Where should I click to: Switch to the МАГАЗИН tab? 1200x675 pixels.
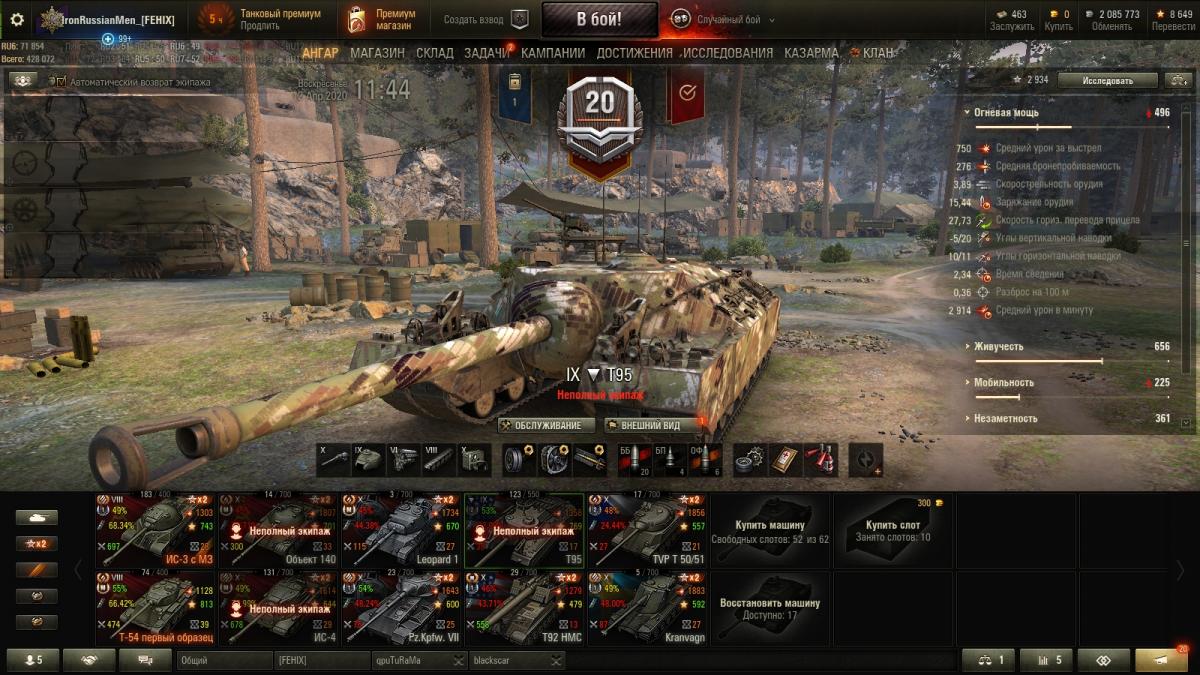[377, 53]
